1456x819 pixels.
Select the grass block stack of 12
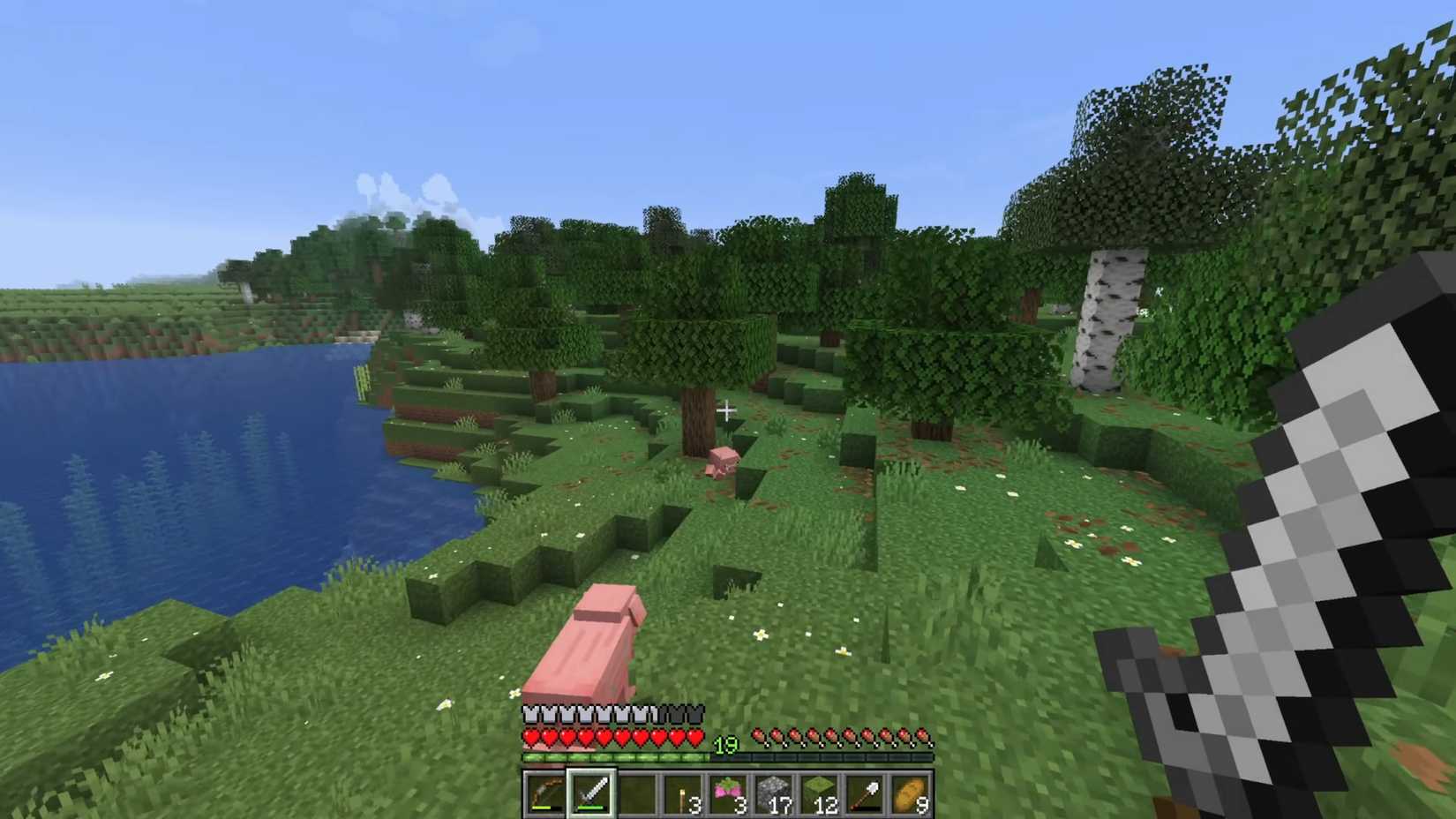tap(818, 792)
